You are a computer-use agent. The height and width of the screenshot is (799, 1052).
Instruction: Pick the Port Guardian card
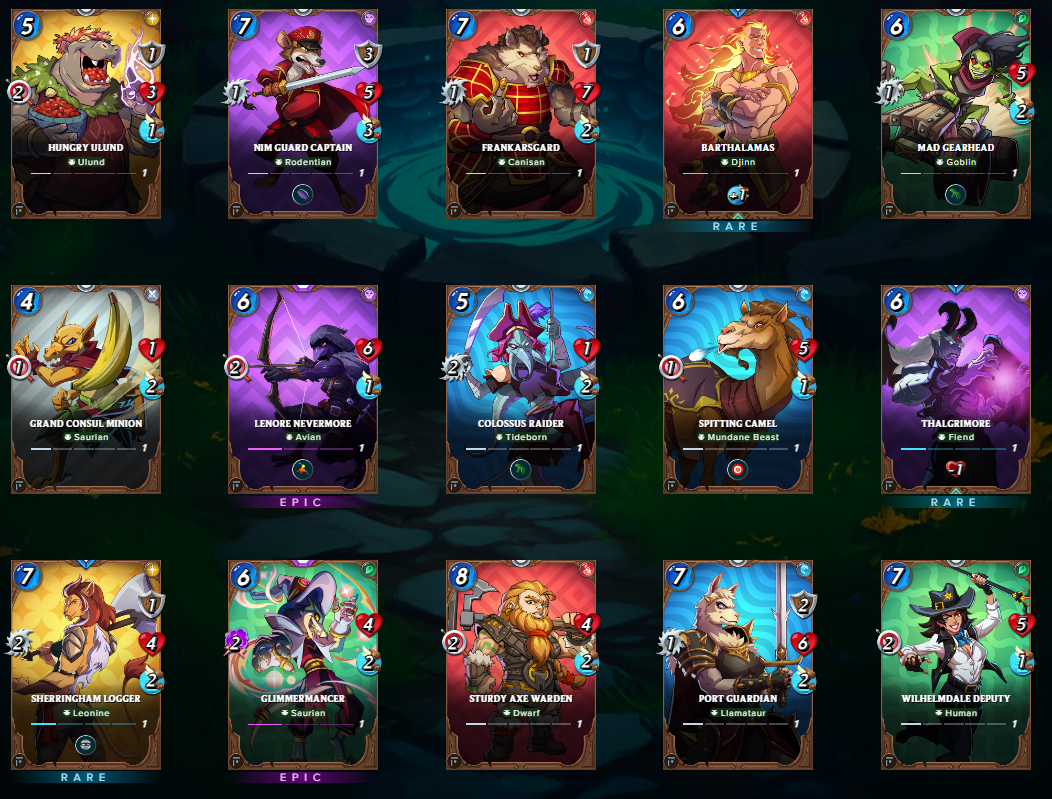point(737,664)
